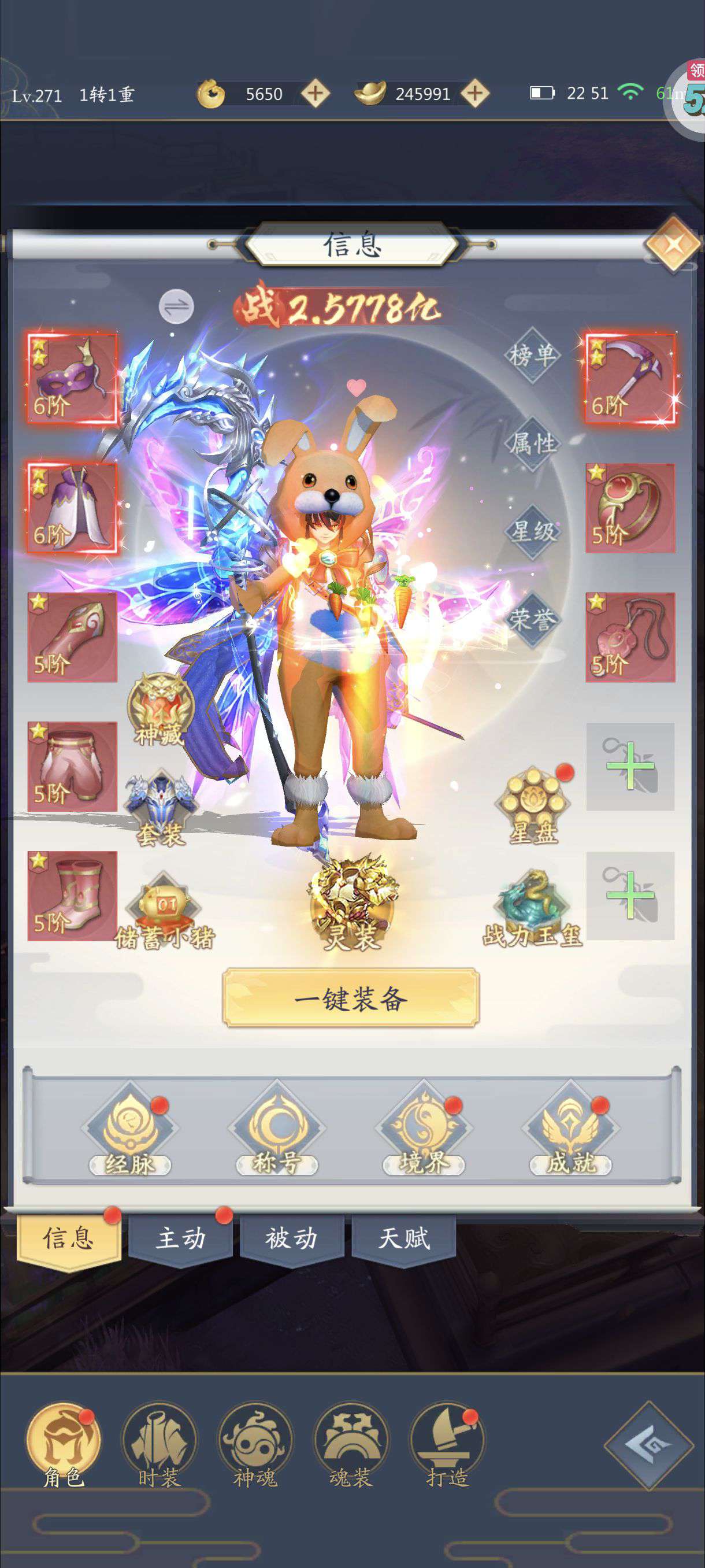The height and width of the screenshot is (1568, 705).
Task: Go to the 时装 costume section
Action: coord(159,1445)
